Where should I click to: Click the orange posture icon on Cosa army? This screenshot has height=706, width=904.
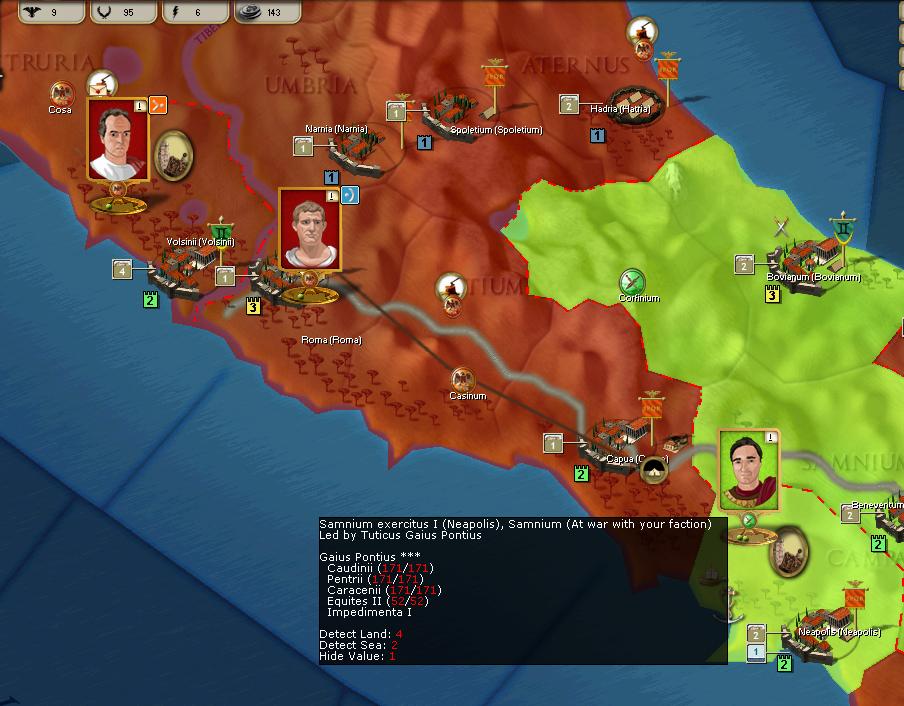158,104
